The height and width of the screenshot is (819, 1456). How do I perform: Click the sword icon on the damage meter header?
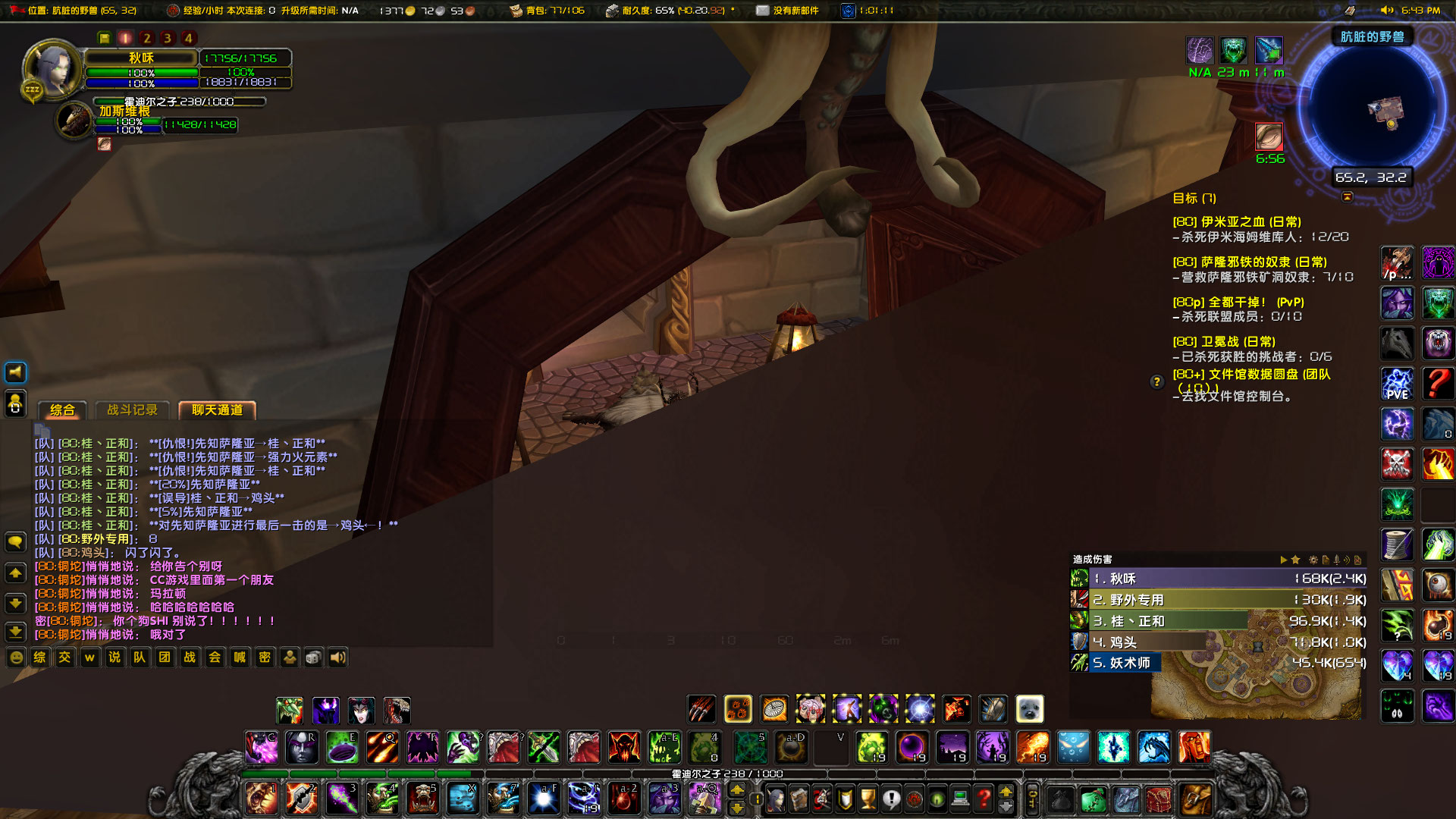click(1336, 560)
